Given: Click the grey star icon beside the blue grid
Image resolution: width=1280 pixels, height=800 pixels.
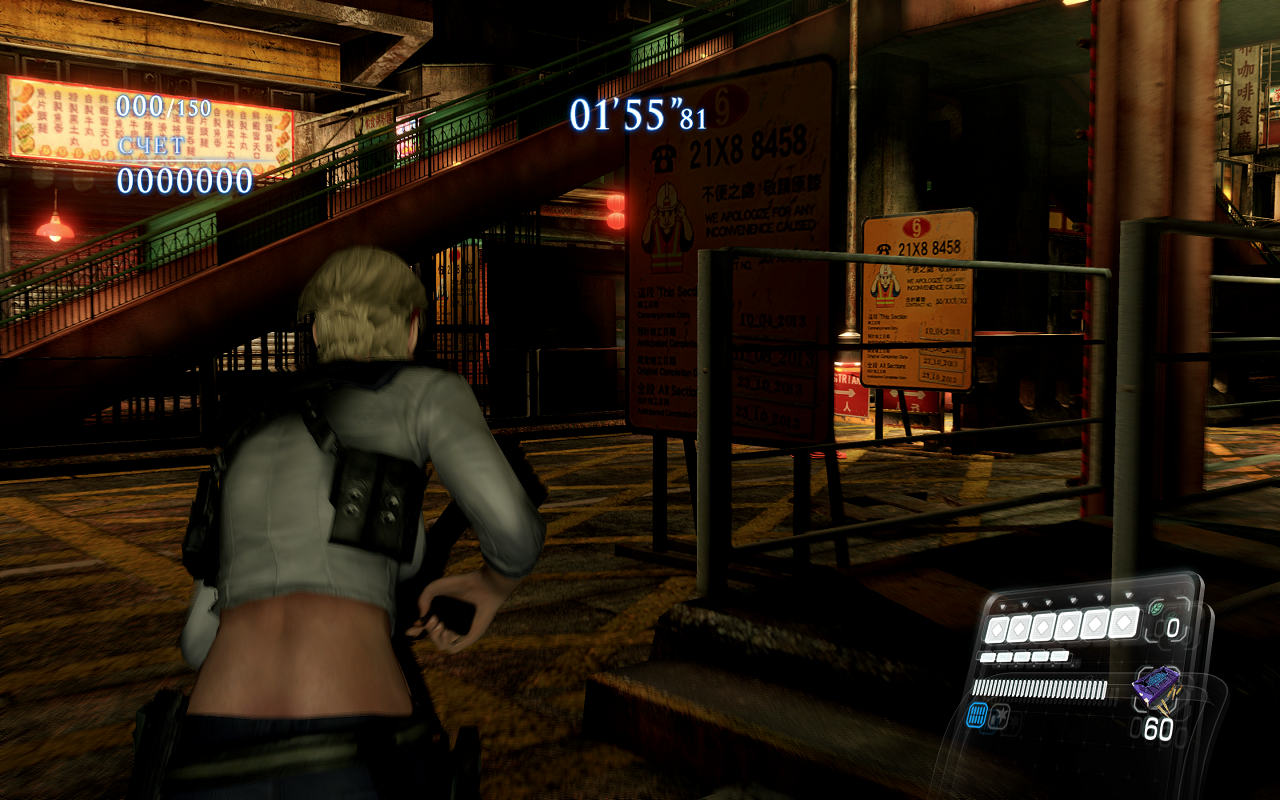Looking at the screenshot, I should coord(999,714).
